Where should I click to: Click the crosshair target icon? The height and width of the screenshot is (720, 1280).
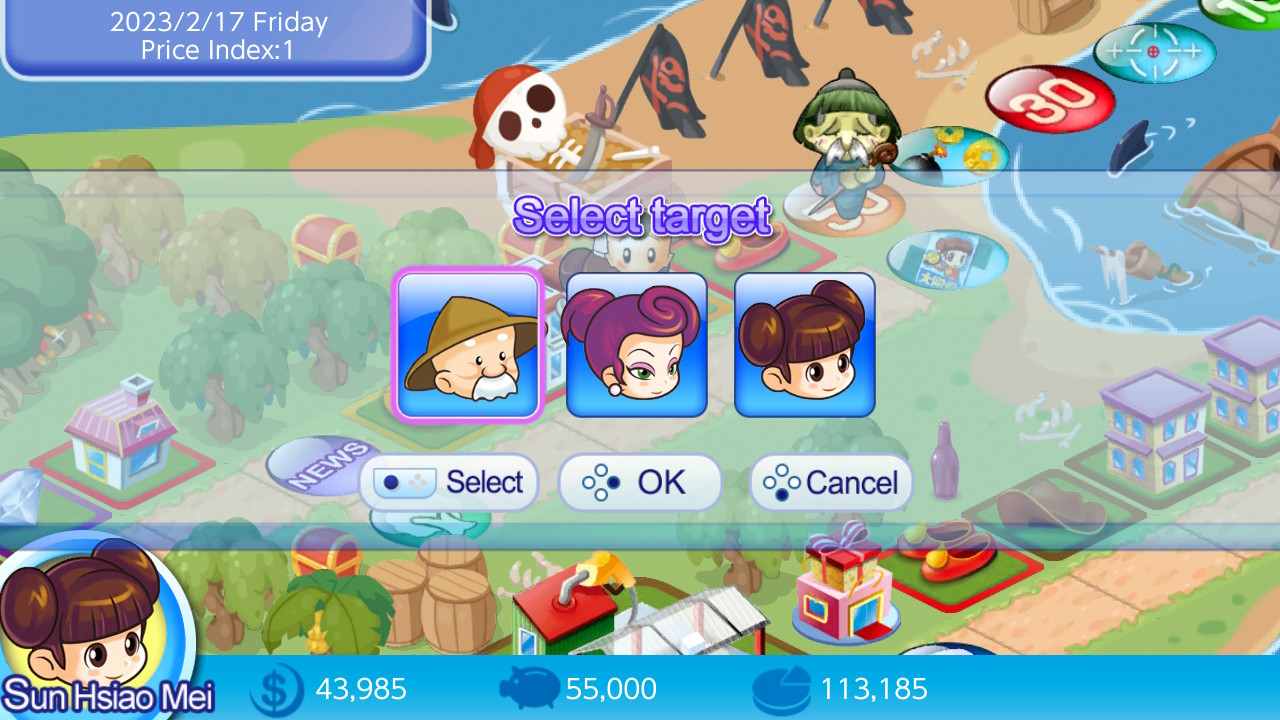click(1152, 49)
